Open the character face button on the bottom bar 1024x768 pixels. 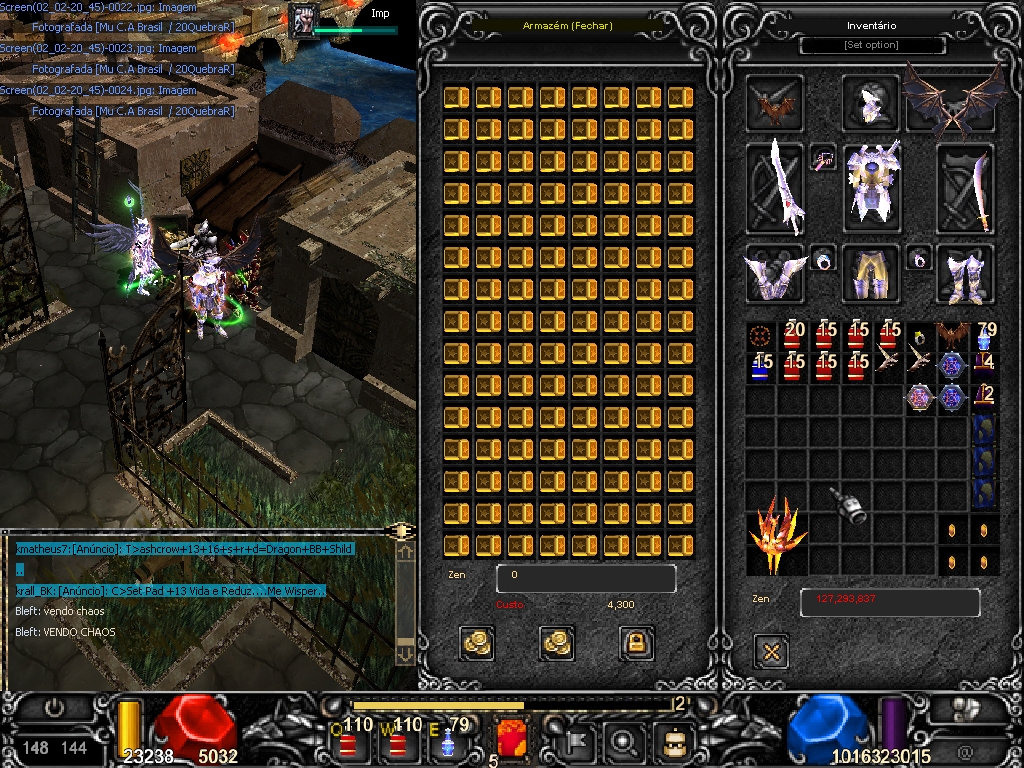pyautogui.click(x=673, y=742)
